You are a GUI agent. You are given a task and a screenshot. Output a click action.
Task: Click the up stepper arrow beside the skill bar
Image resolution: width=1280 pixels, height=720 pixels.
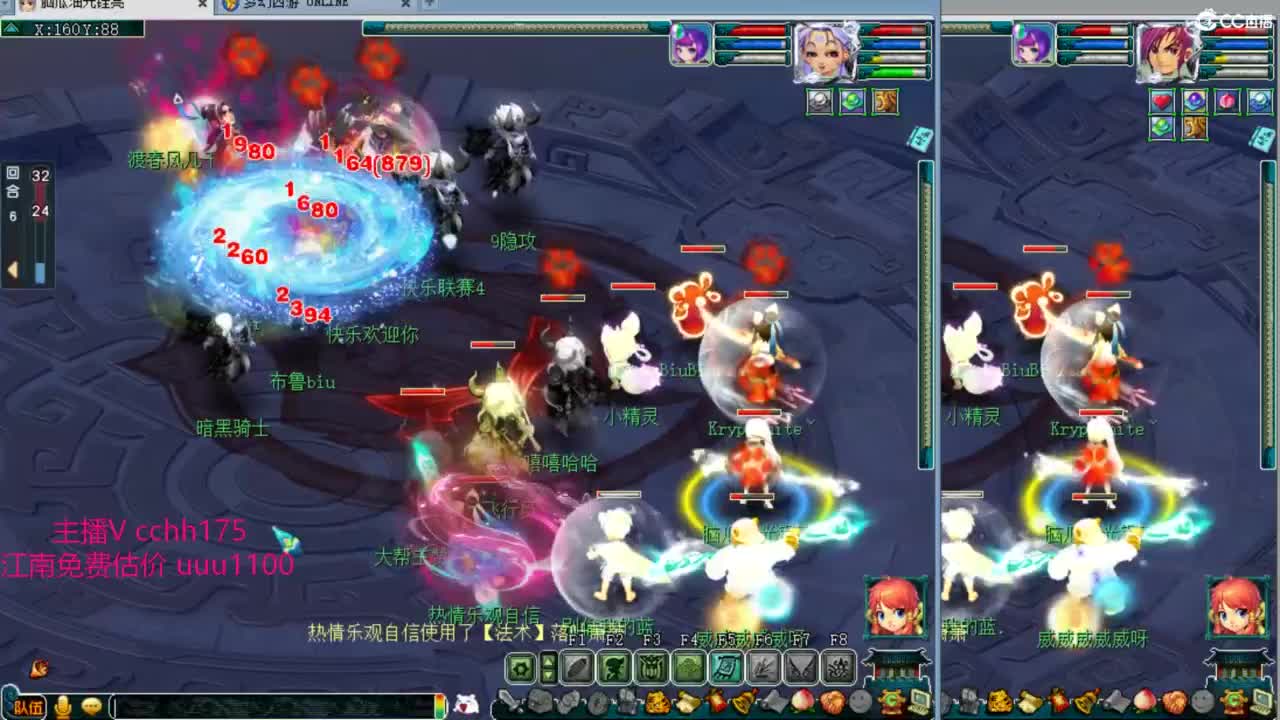549,659
